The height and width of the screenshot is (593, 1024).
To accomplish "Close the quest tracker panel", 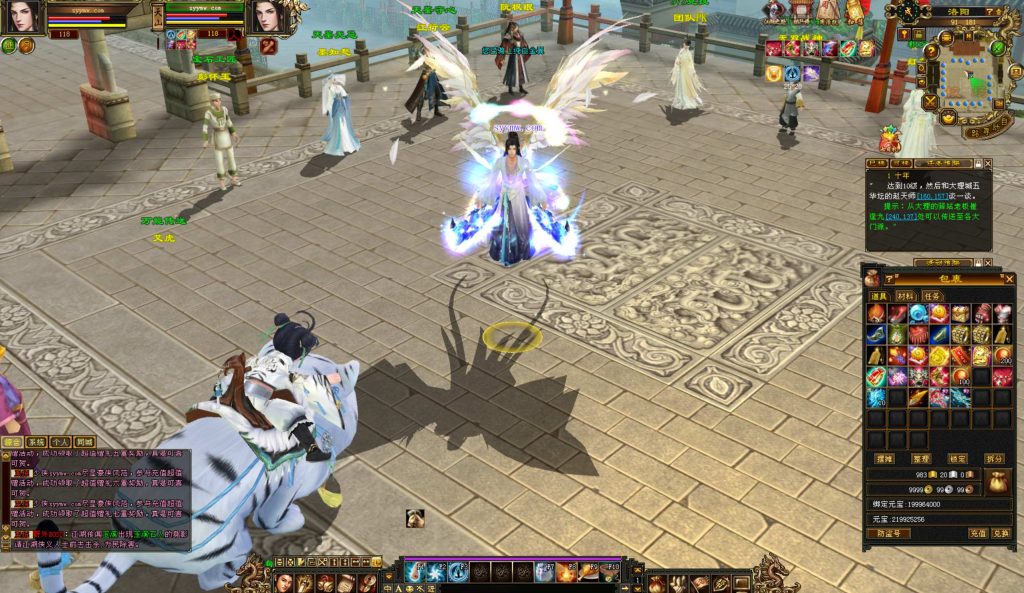I will [988, 163].
